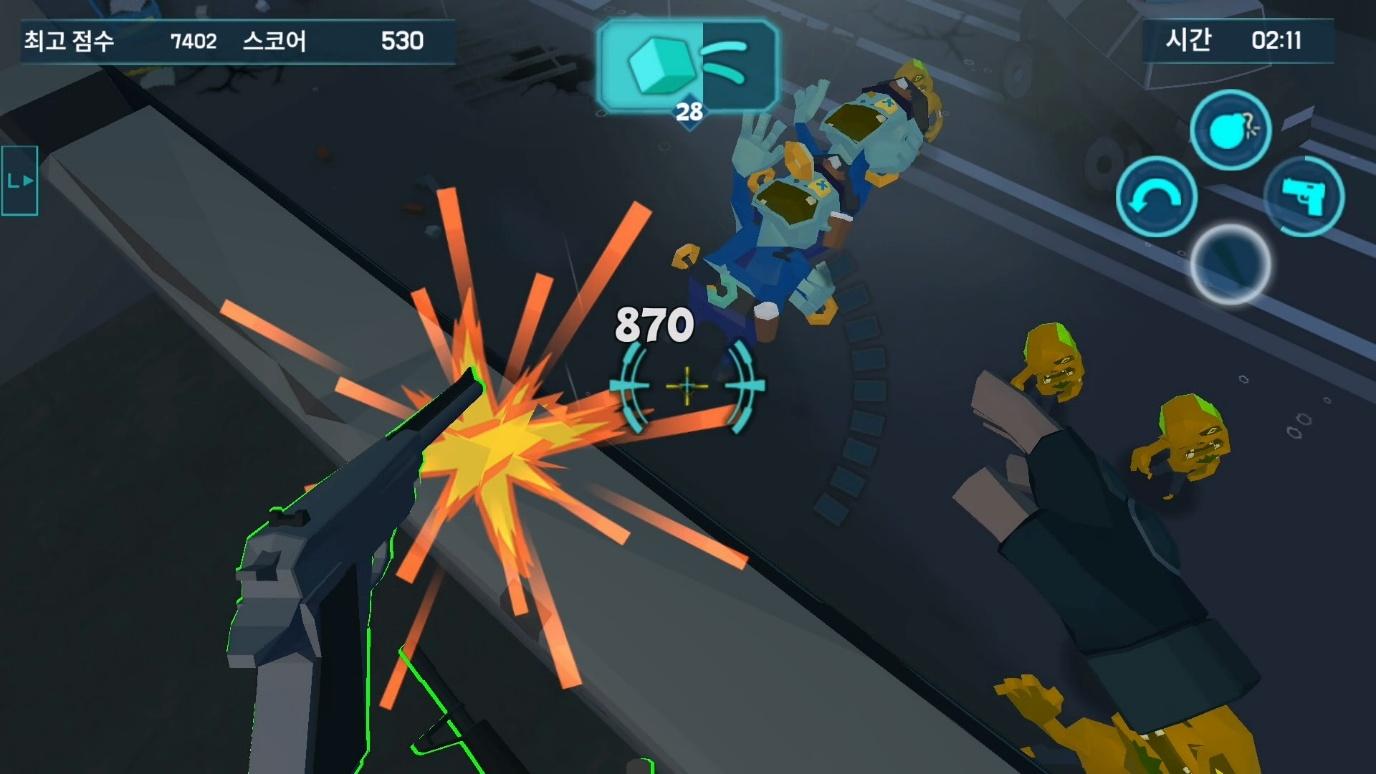Tap the plain round action button
This screenshot has height=774, width=1376.
click(x=1230, y=264)
